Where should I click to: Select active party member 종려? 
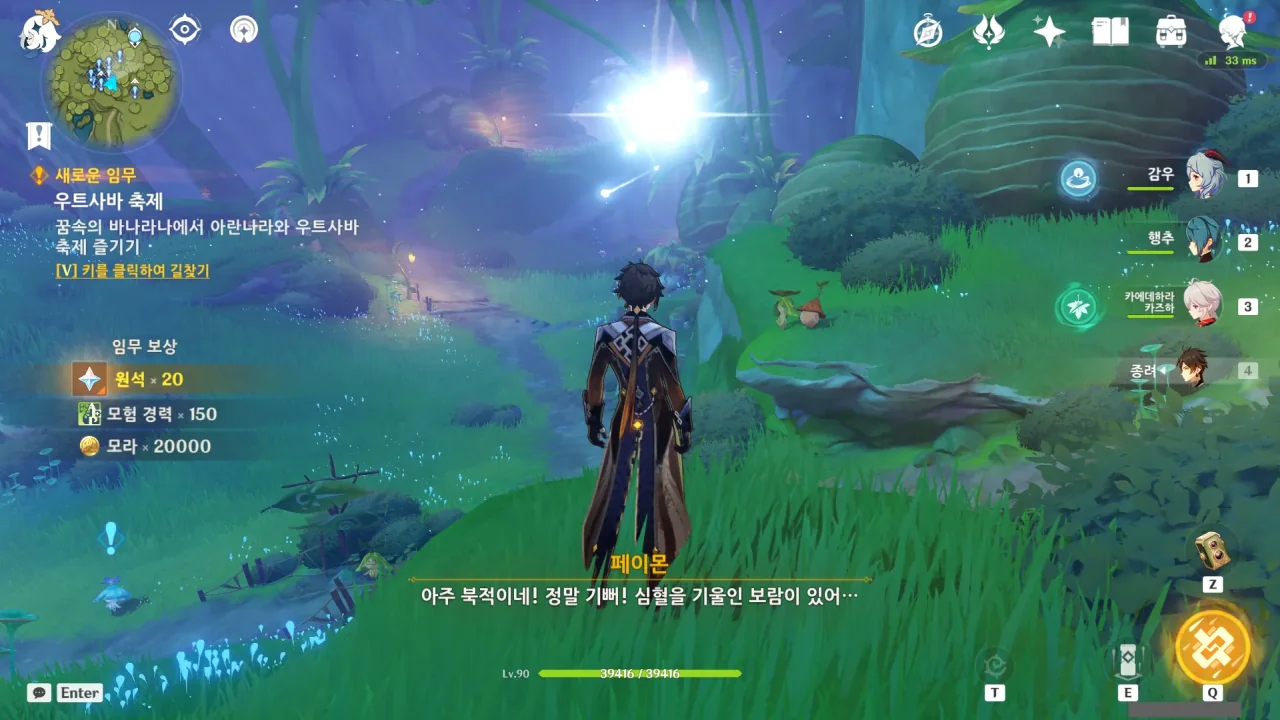tap(1192, 370)
